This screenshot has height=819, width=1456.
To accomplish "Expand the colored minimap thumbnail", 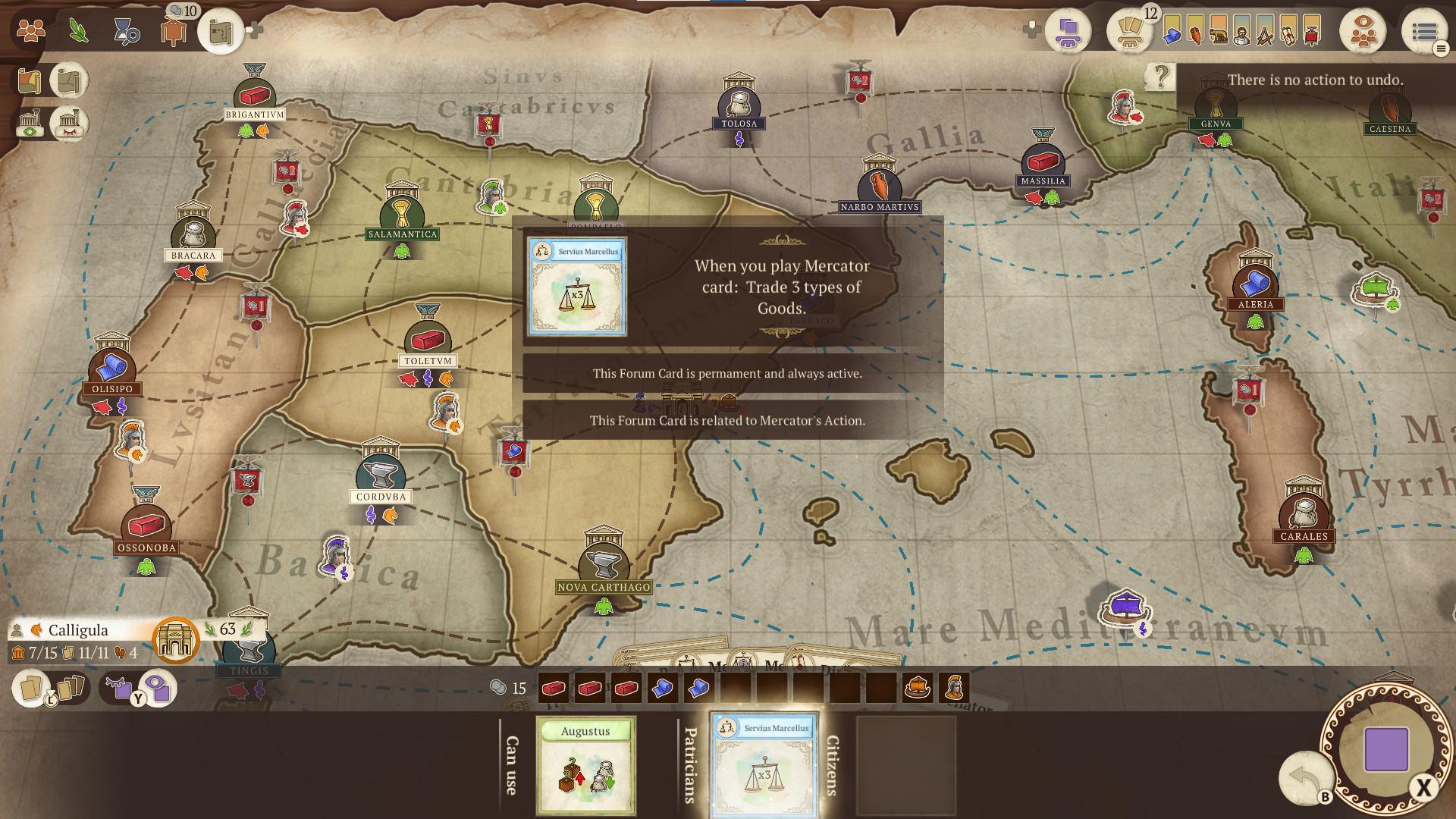I will 30,82.
